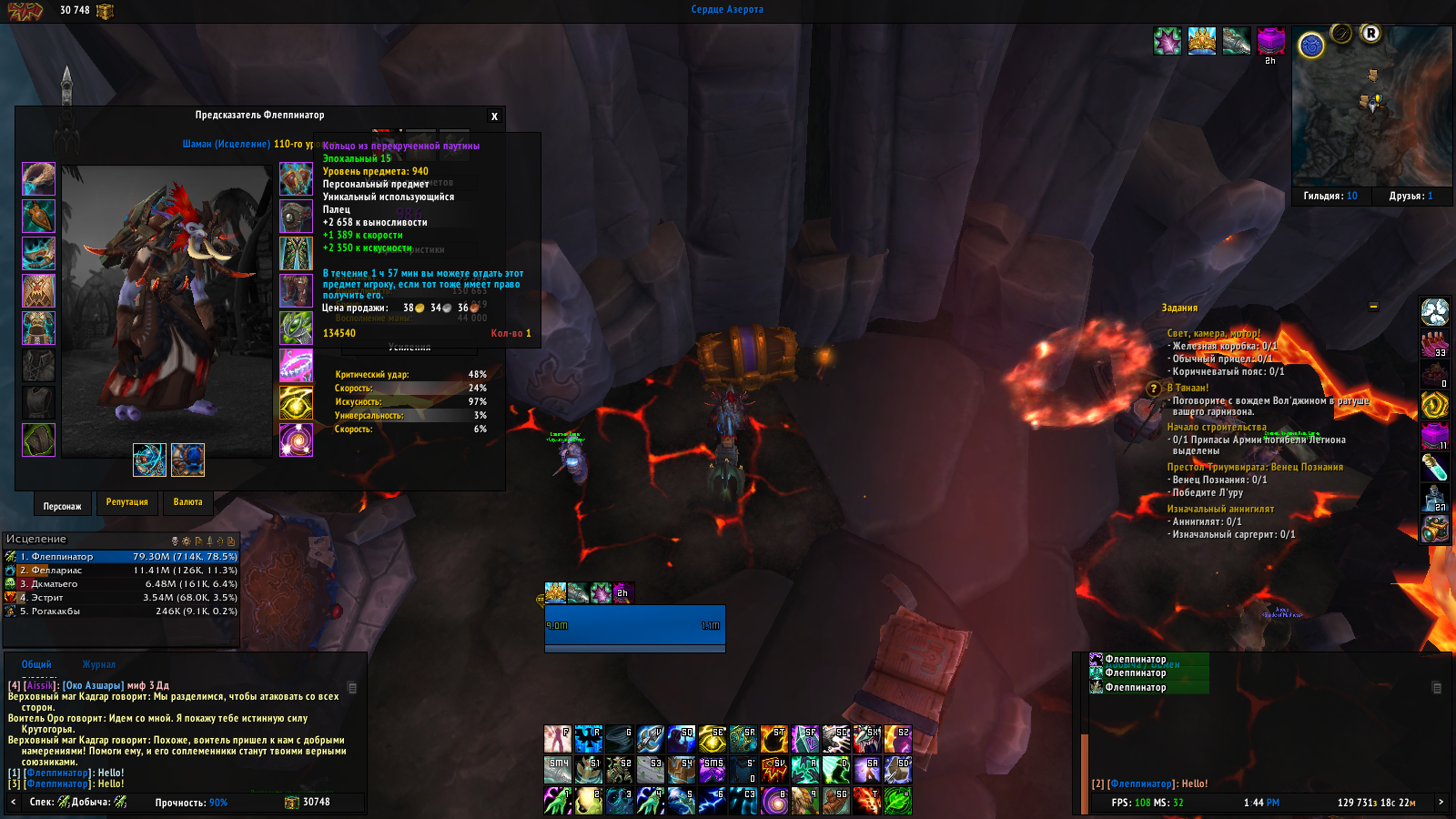Select Фелпариас's row in the healing meter

pos(121,571)
